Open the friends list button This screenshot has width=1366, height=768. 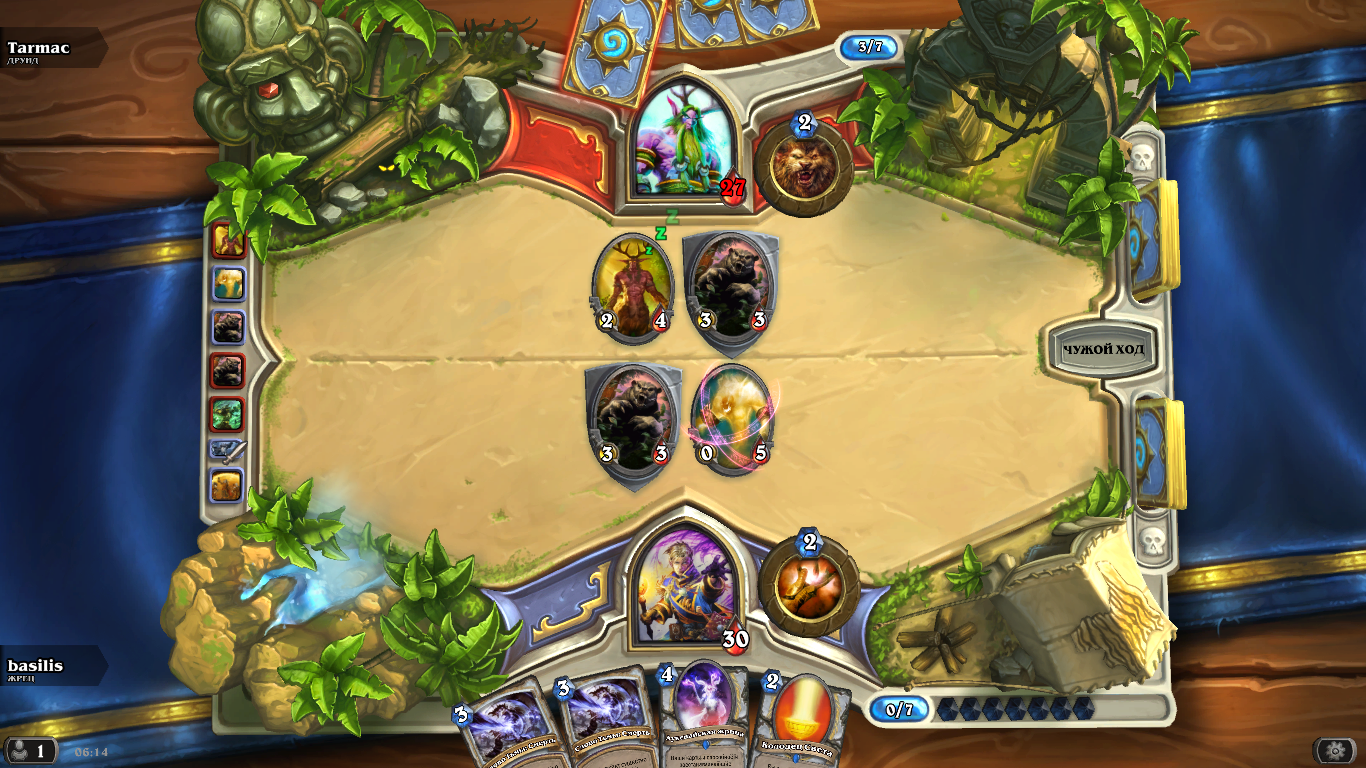pos(30,750)
